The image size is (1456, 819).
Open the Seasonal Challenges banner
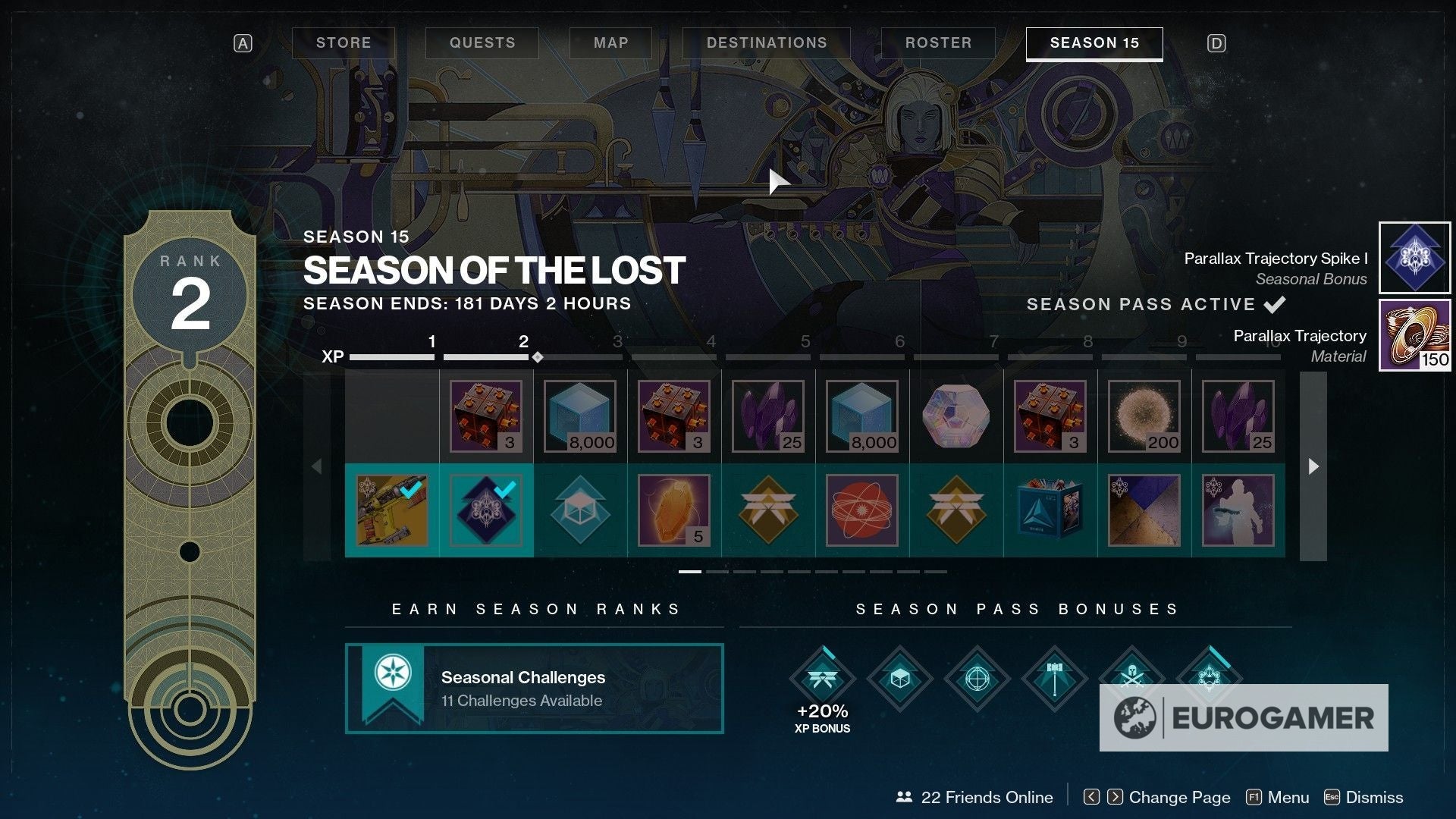click(534, 689)
